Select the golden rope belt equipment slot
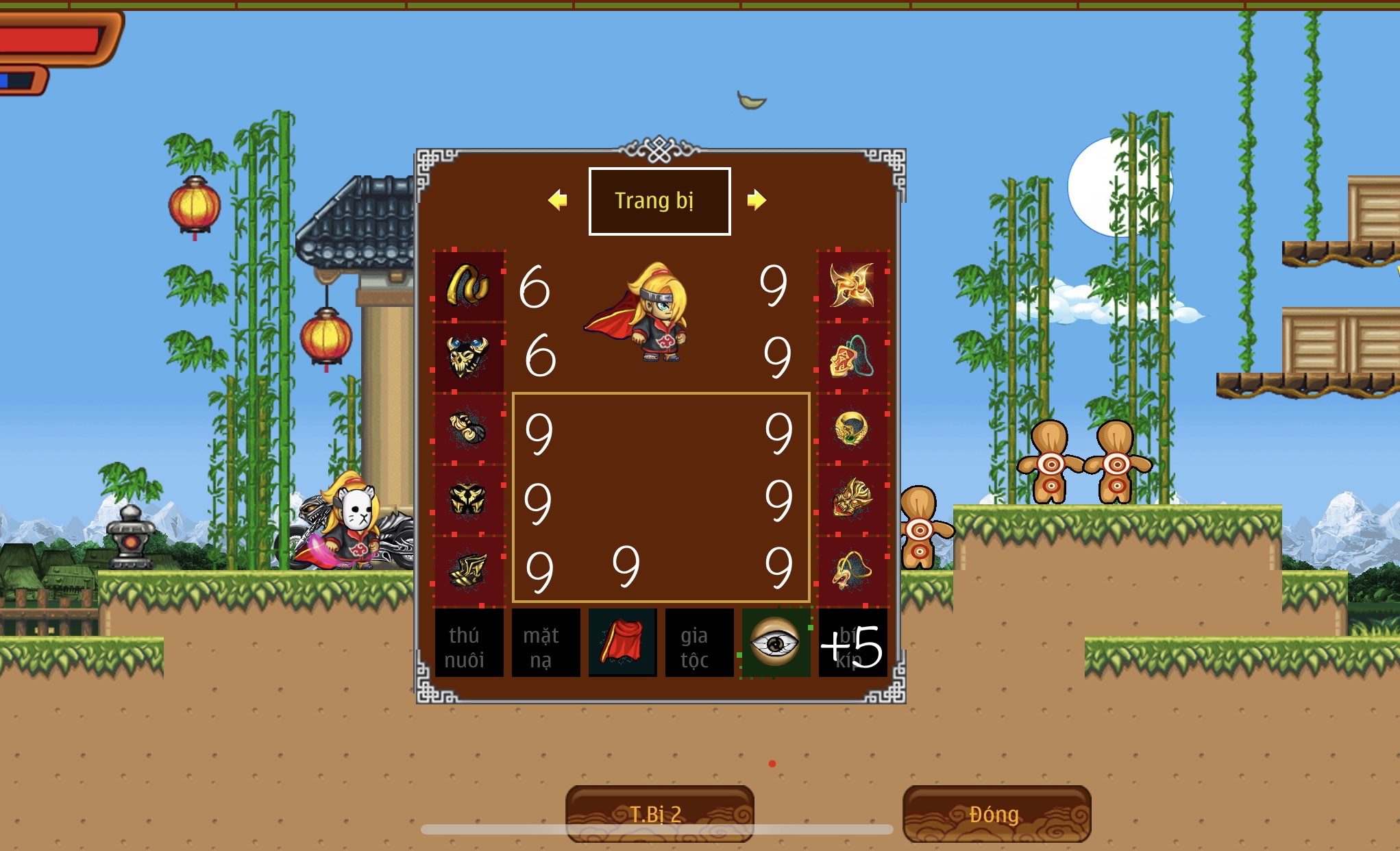Screen dimensions: 1400x851 (x=469, y=286)
